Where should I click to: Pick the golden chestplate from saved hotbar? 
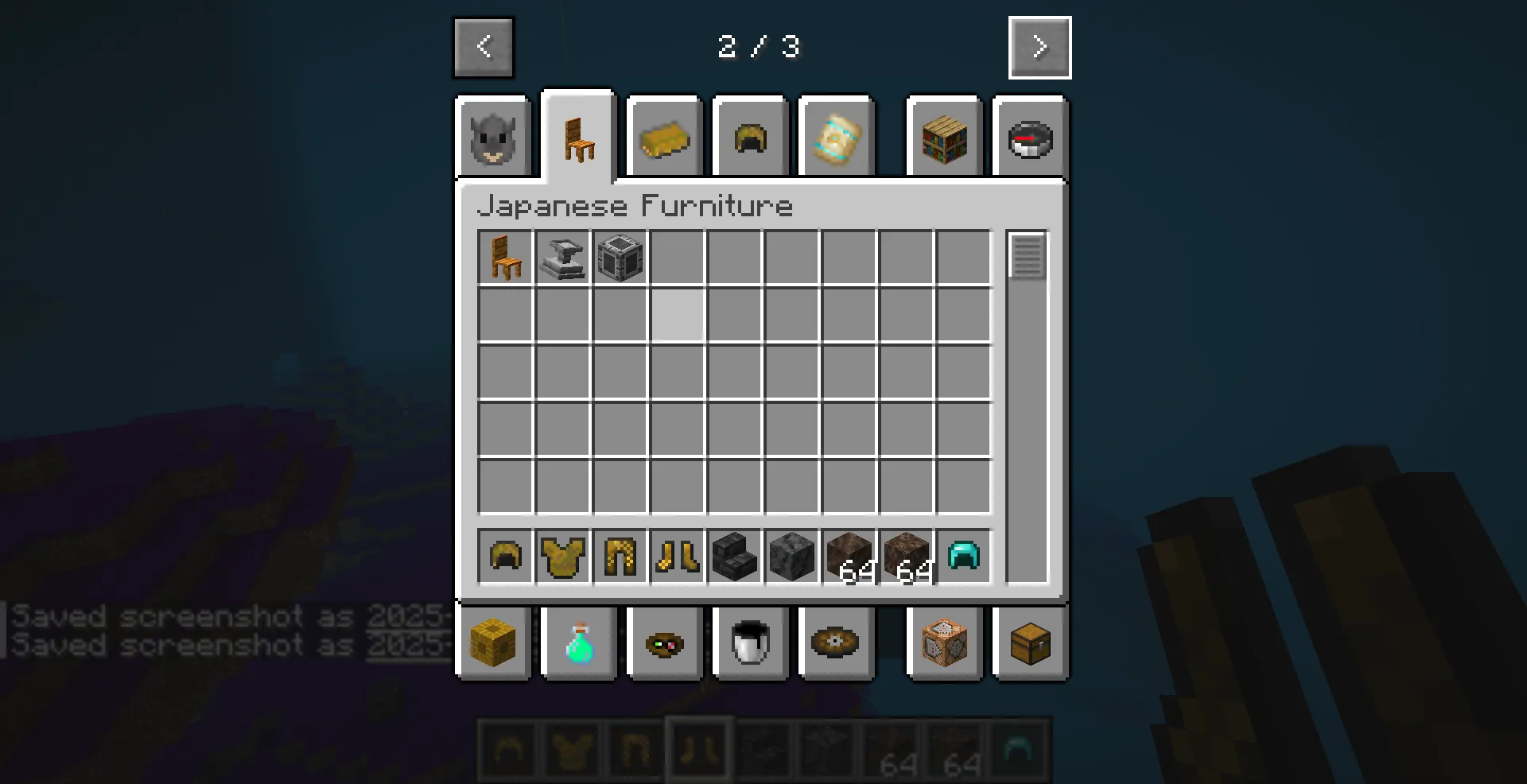click(563, 557)
